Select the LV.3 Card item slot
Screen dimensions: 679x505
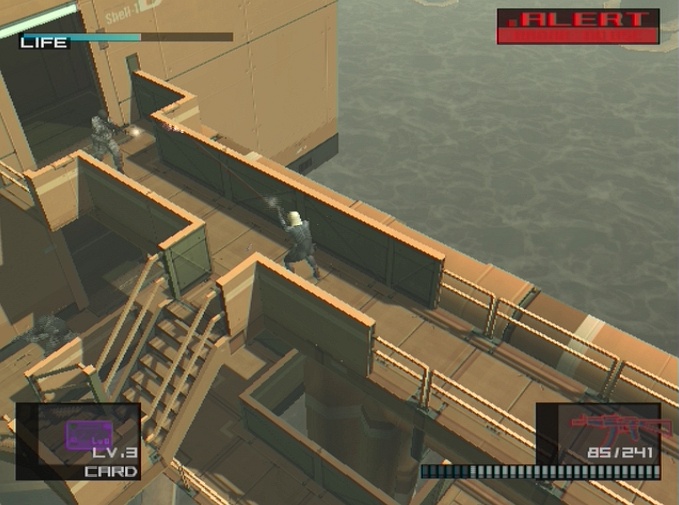click(76, 440)
